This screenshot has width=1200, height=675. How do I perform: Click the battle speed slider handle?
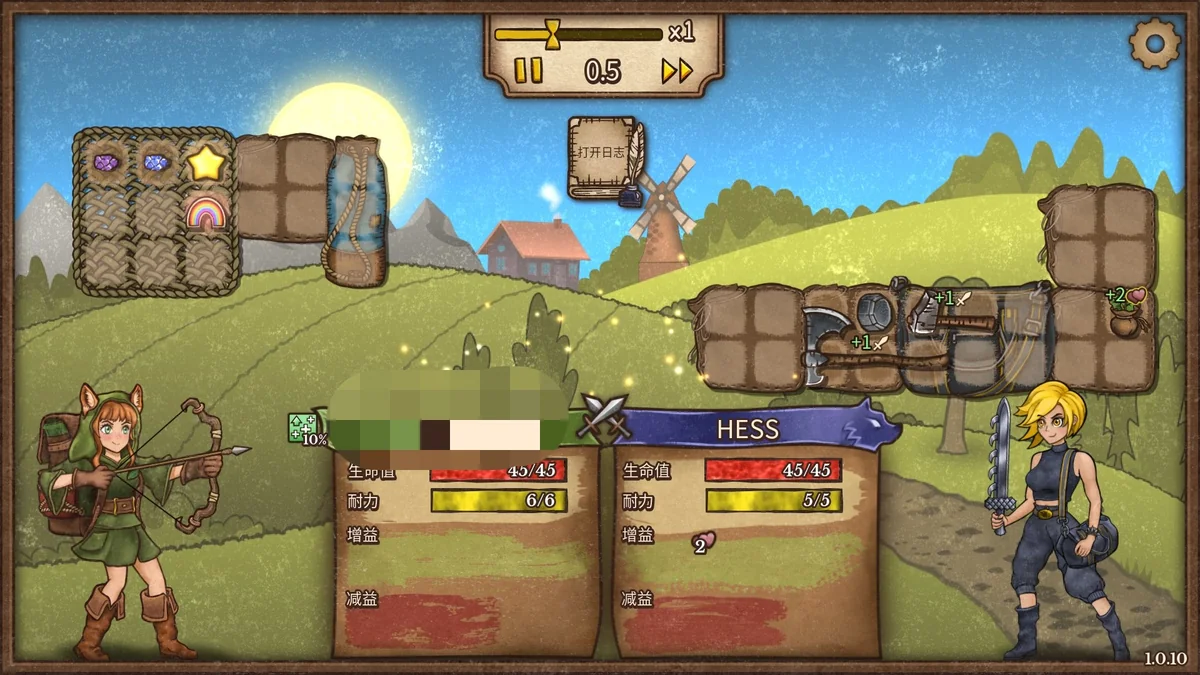[x=552, y=34]
